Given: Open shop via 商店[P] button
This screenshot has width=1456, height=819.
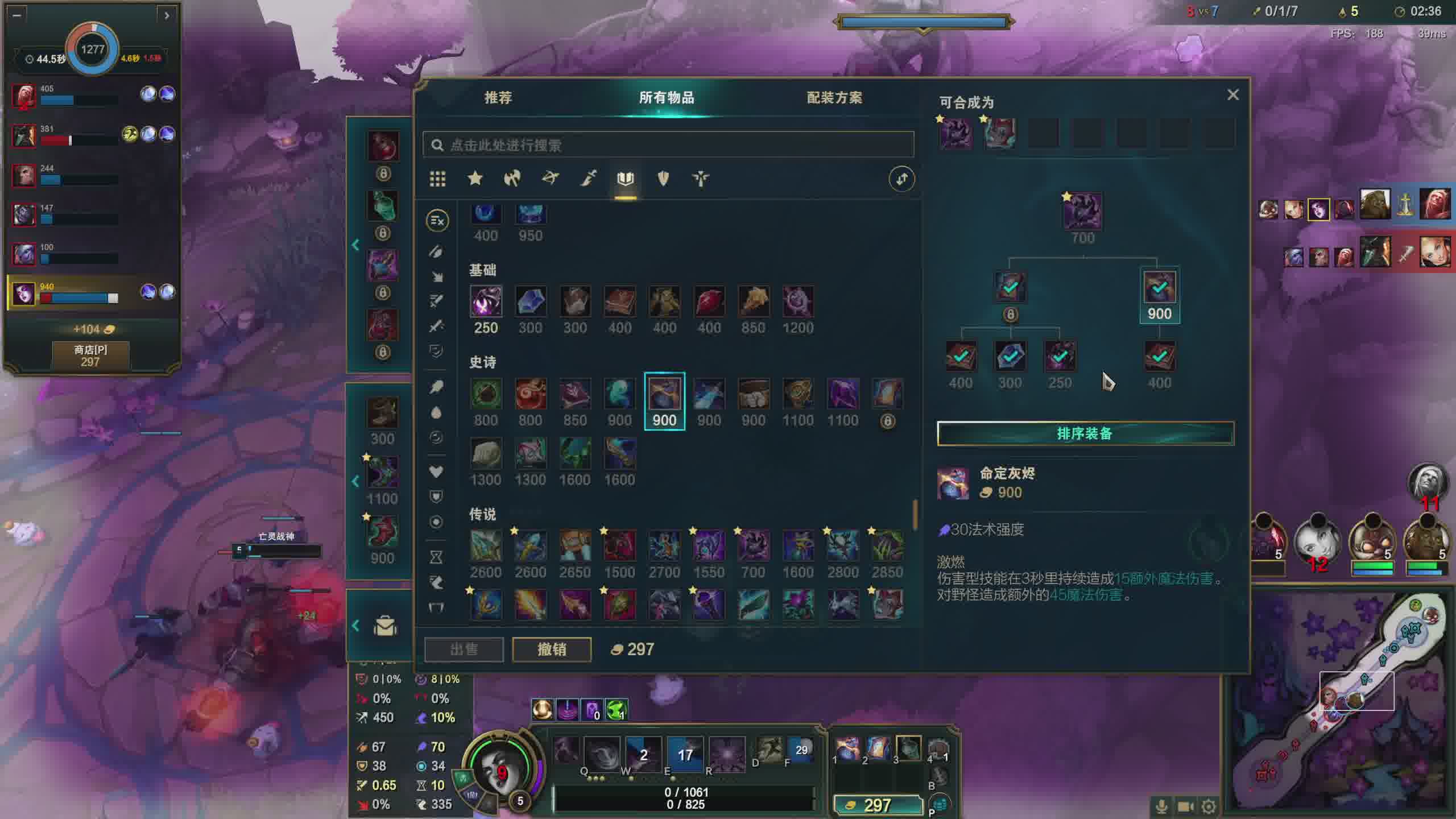Looking at the screenshot, I should (x=90, y=355).
